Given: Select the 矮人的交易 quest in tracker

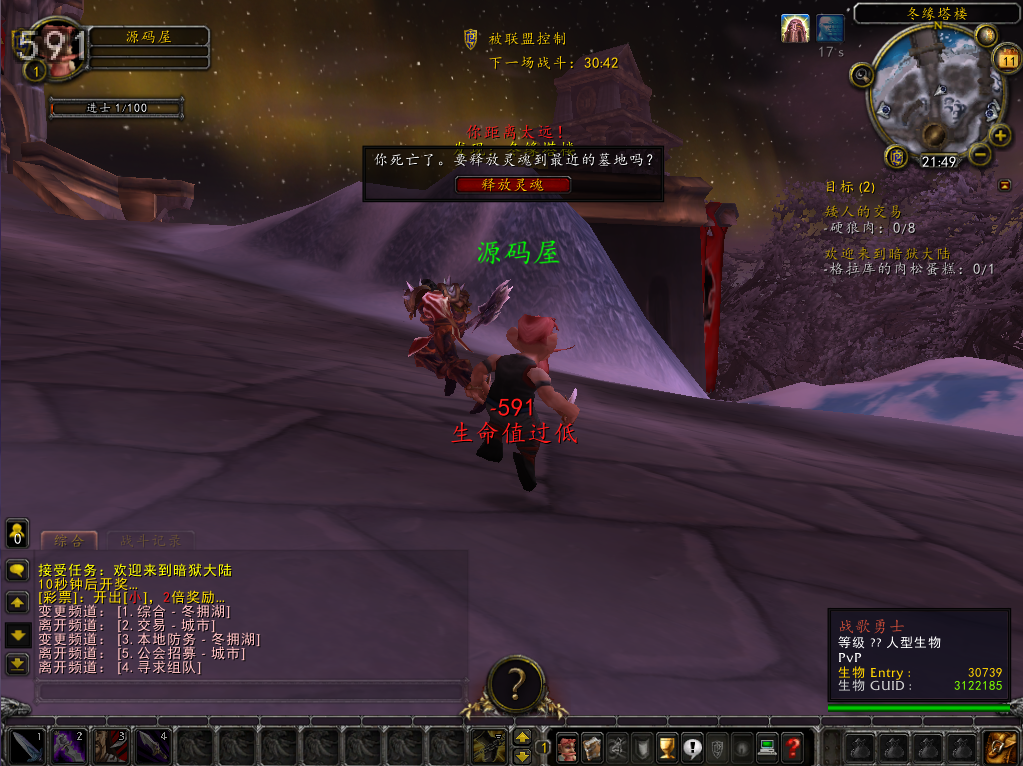Looking at the screenshot, I should (862, 212).
